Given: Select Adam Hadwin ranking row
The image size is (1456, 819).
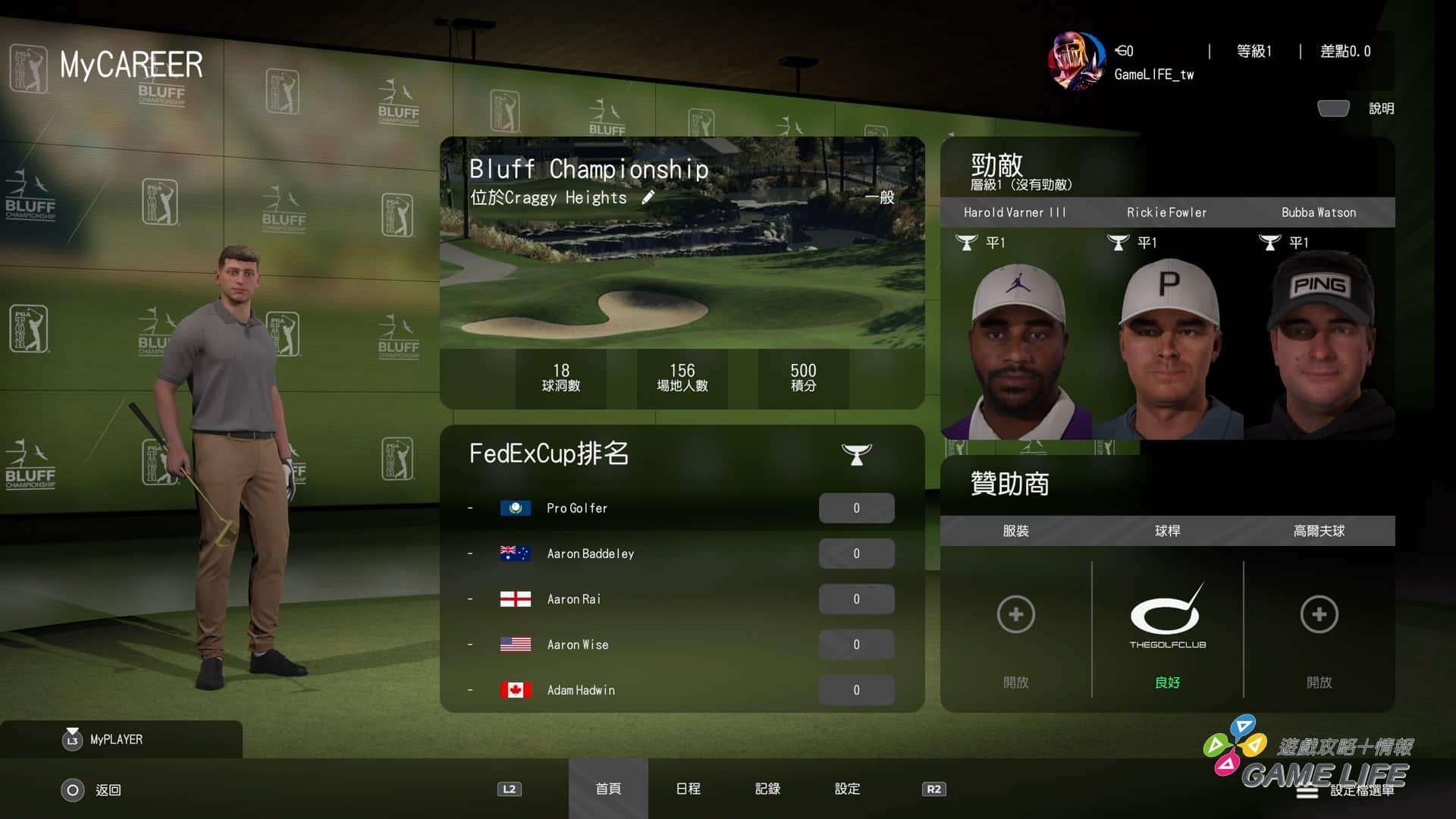Looking at the screenshot, I should [682, 690].
